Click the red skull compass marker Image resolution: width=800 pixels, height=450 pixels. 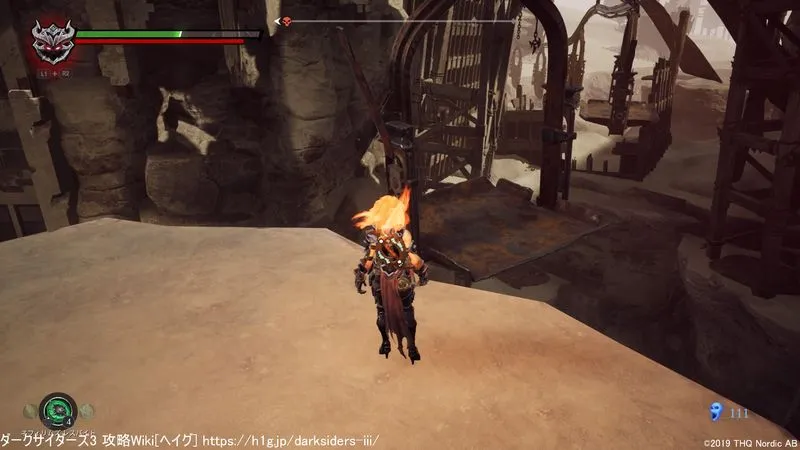[x=286, y=21]
